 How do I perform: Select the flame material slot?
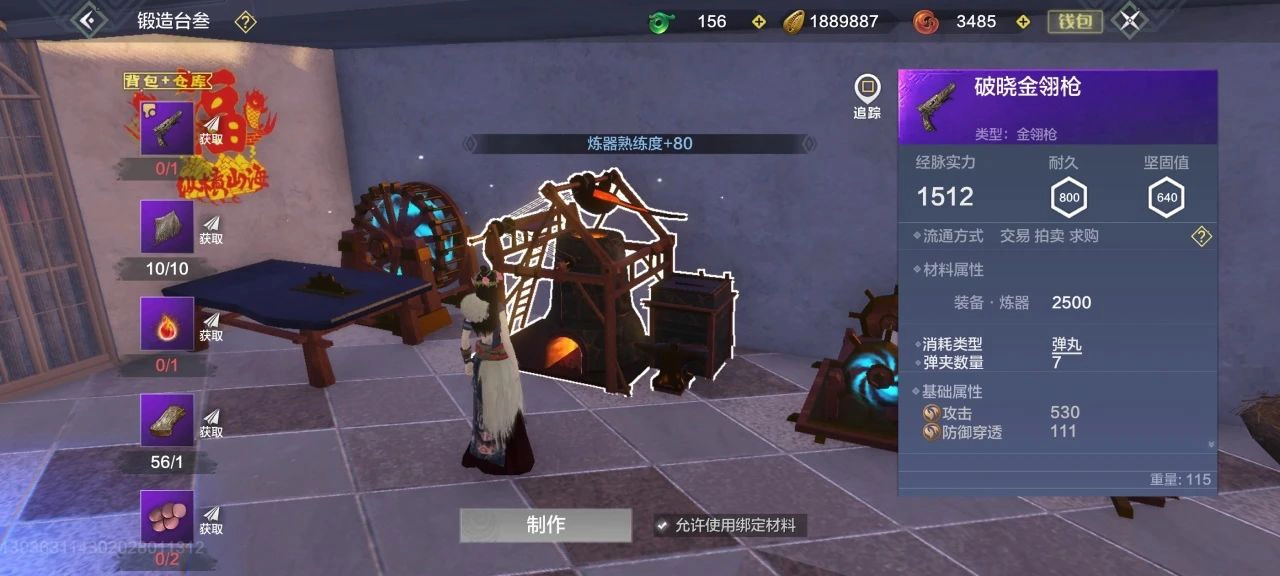click(166, 323)
